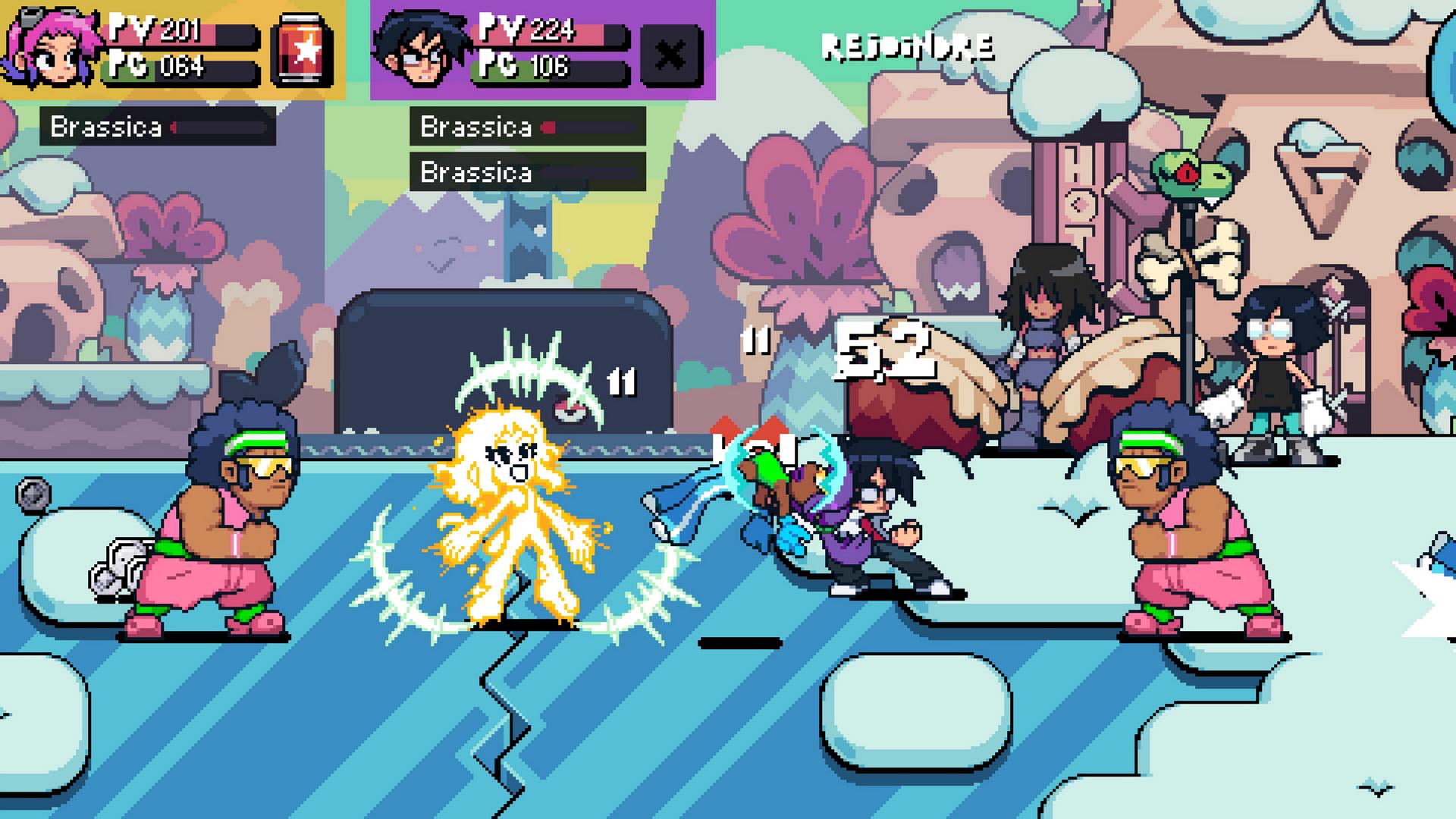Viewport: 1456px width, 819px height.
Task: Select the empty X item slot
Action: pos(670,55)
